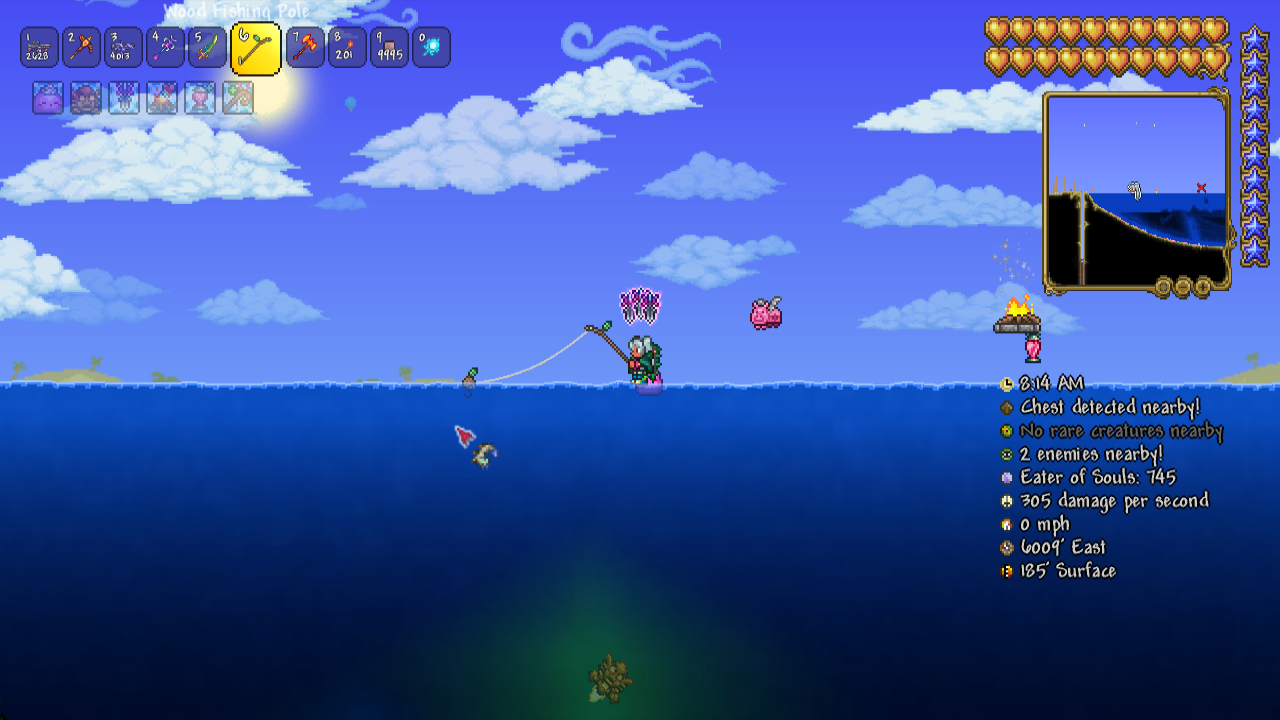
Task: Click the fishing rod buff icon
Action: pos(238,98)
